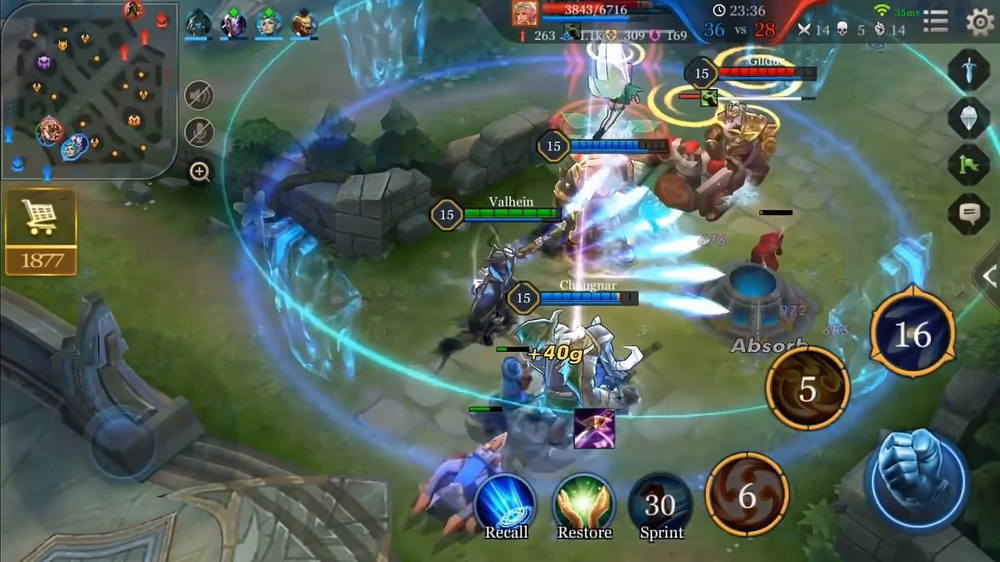Select the ability showing 6 cooldown
Viewport: 1000px width, 562px height.
[747, 494]
